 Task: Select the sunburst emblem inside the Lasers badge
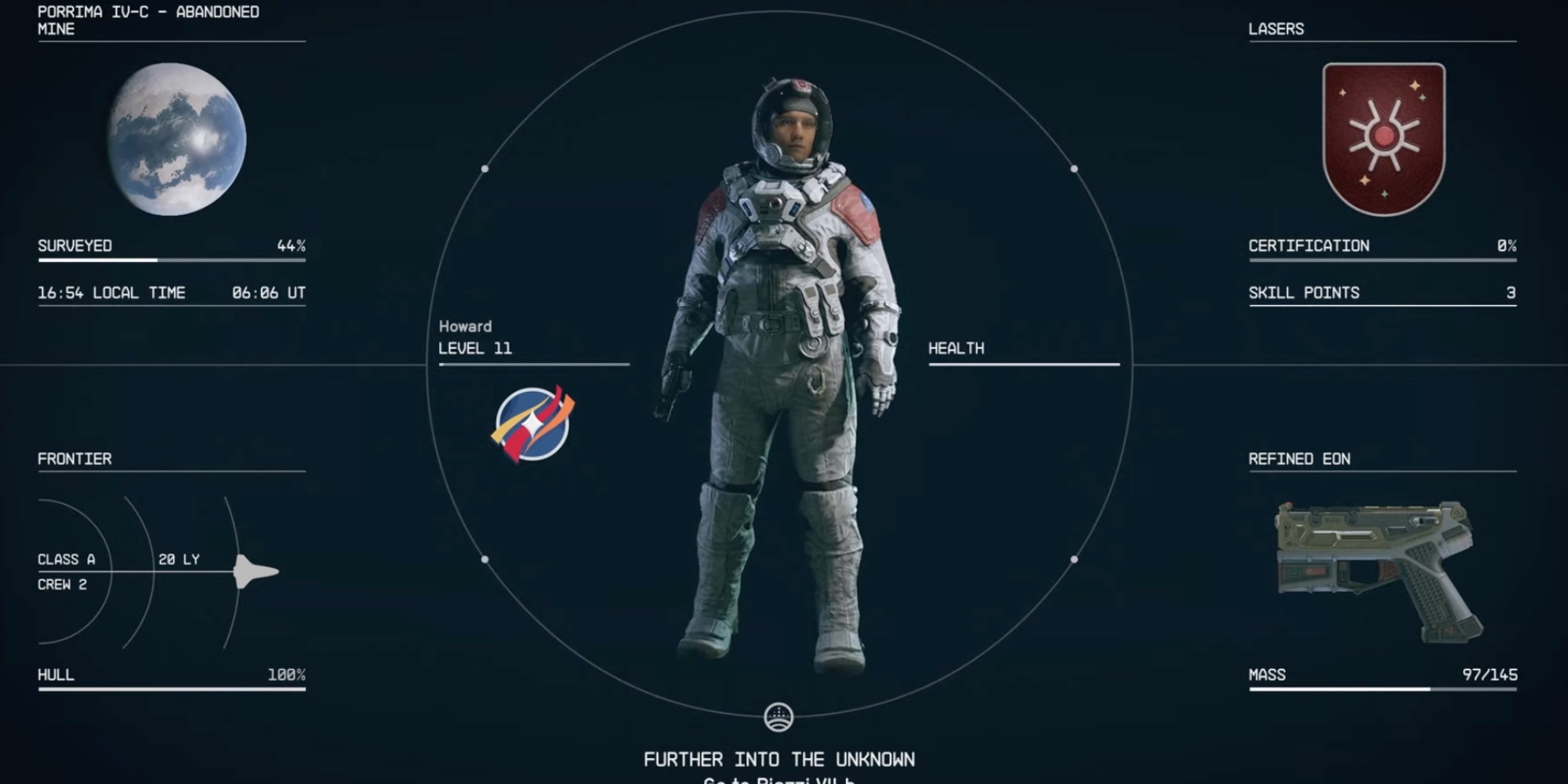point(1385,135)
